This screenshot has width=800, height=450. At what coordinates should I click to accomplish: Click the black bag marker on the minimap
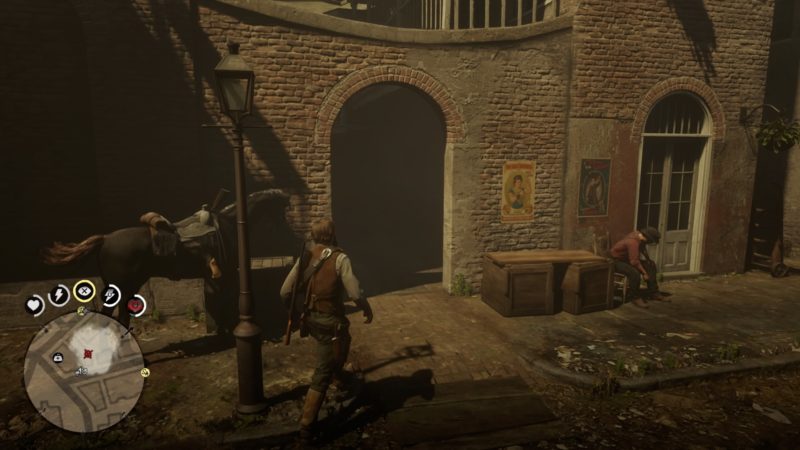tap(58, 357)
